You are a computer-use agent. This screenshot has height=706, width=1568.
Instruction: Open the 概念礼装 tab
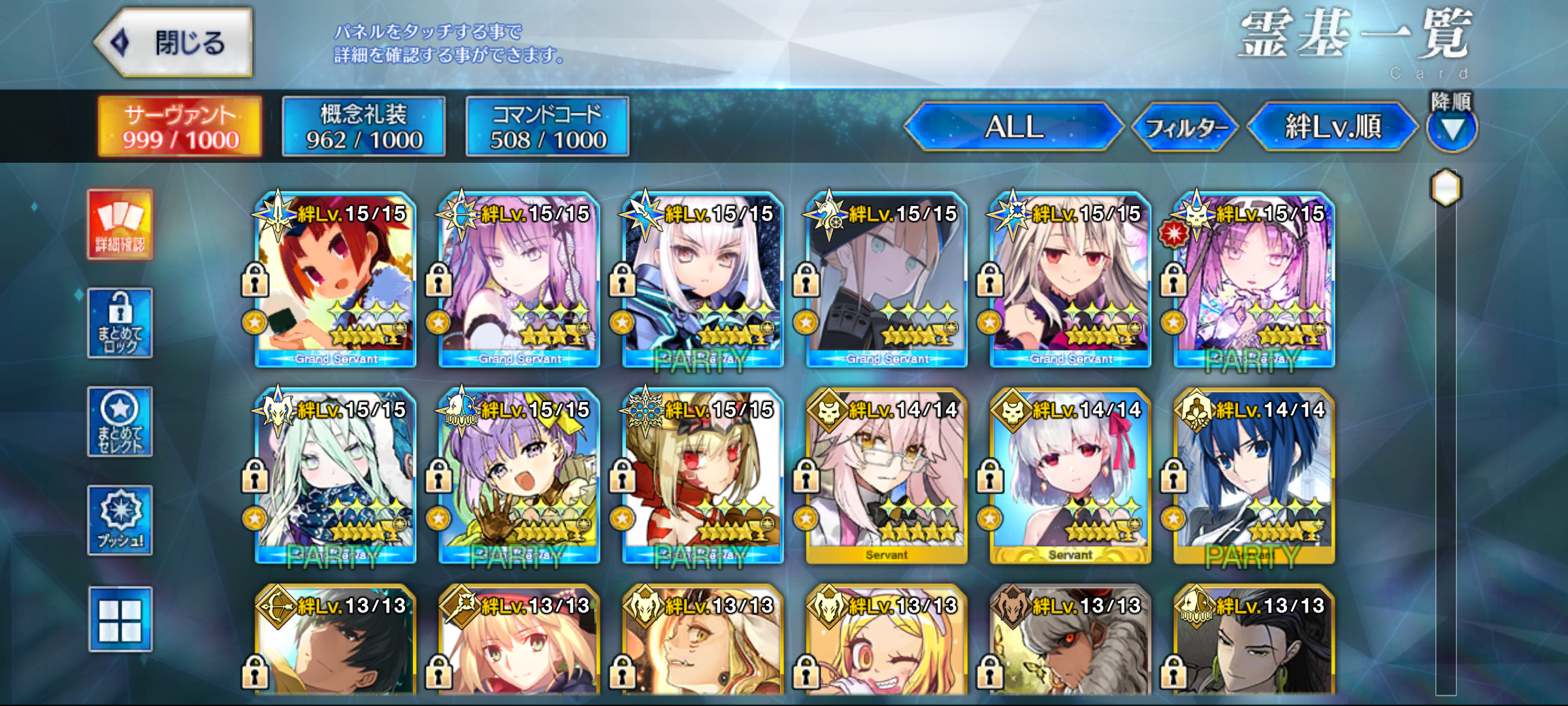coord(364,126)
